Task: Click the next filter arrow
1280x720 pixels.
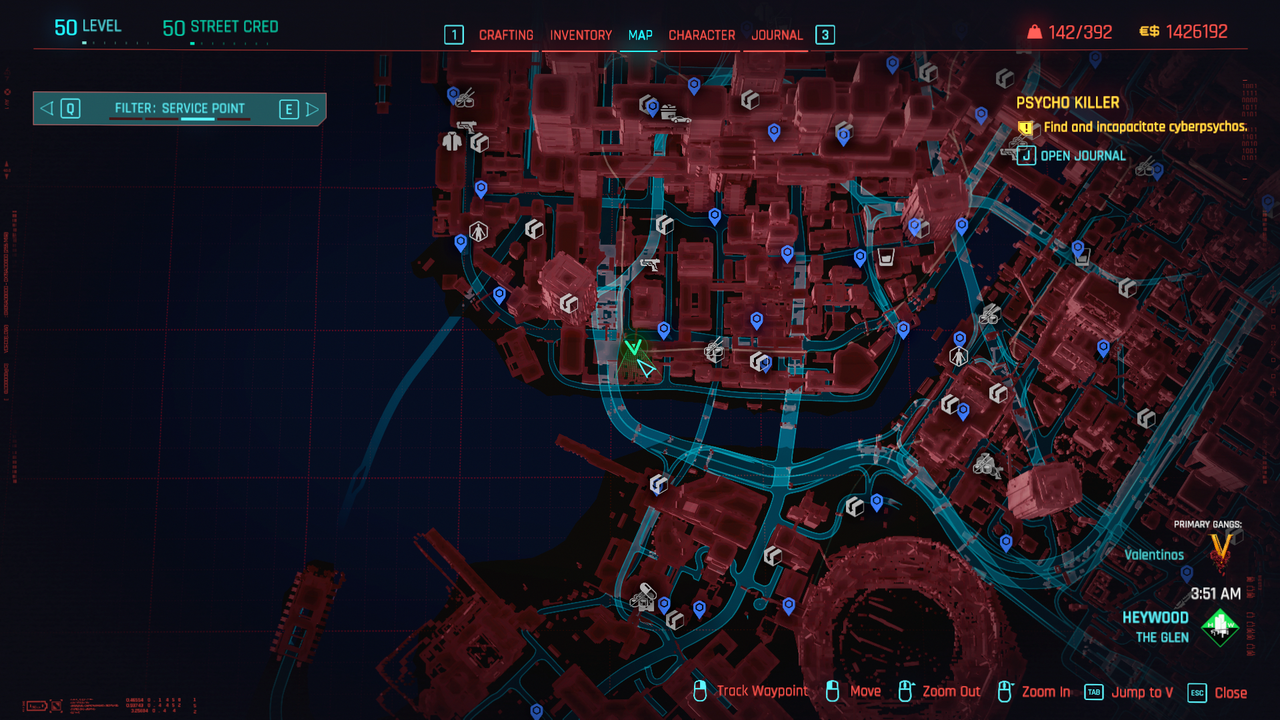Action: 312,109
